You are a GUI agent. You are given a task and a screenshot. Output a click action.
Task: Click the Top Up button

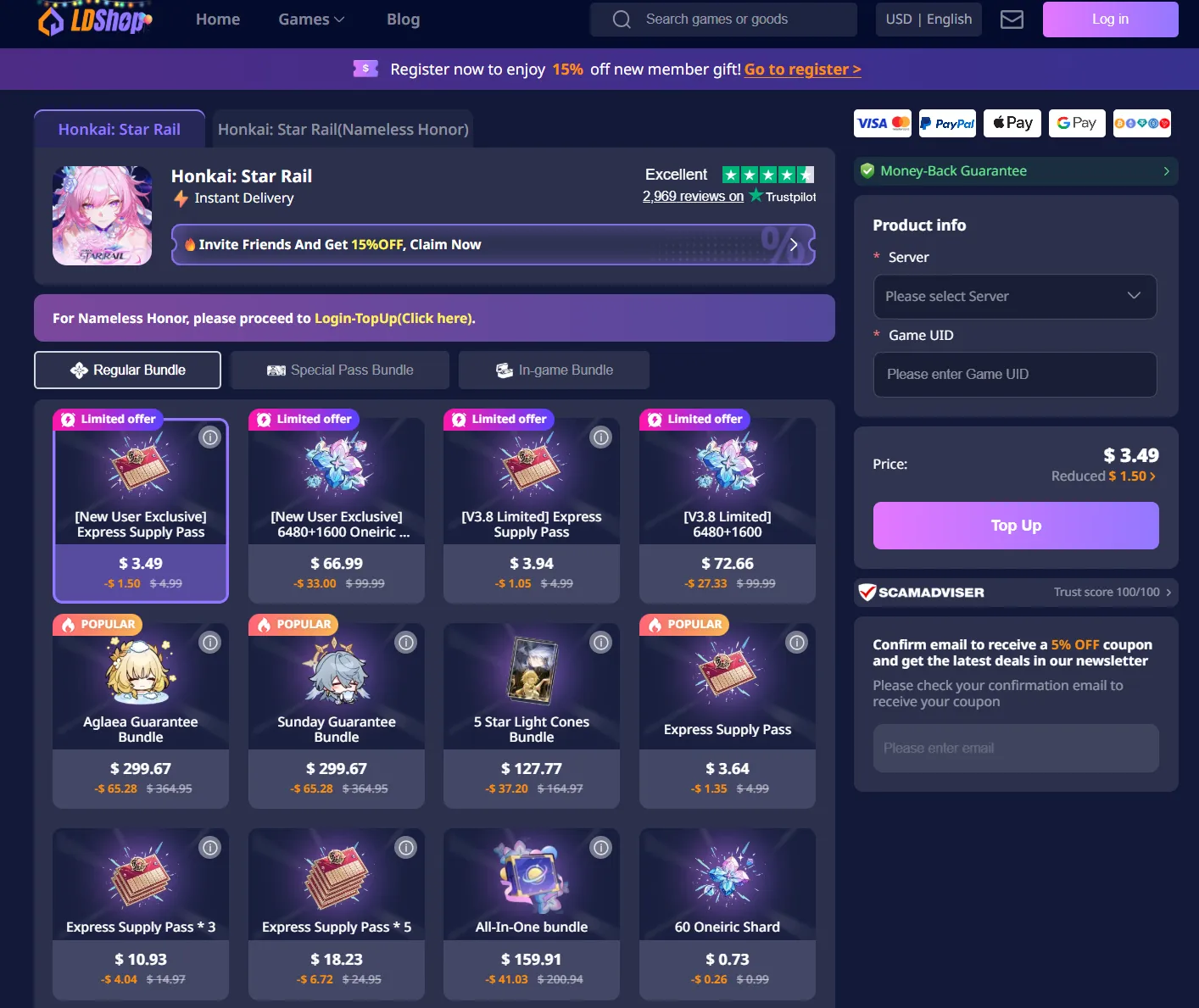(x=1015, y=526)
